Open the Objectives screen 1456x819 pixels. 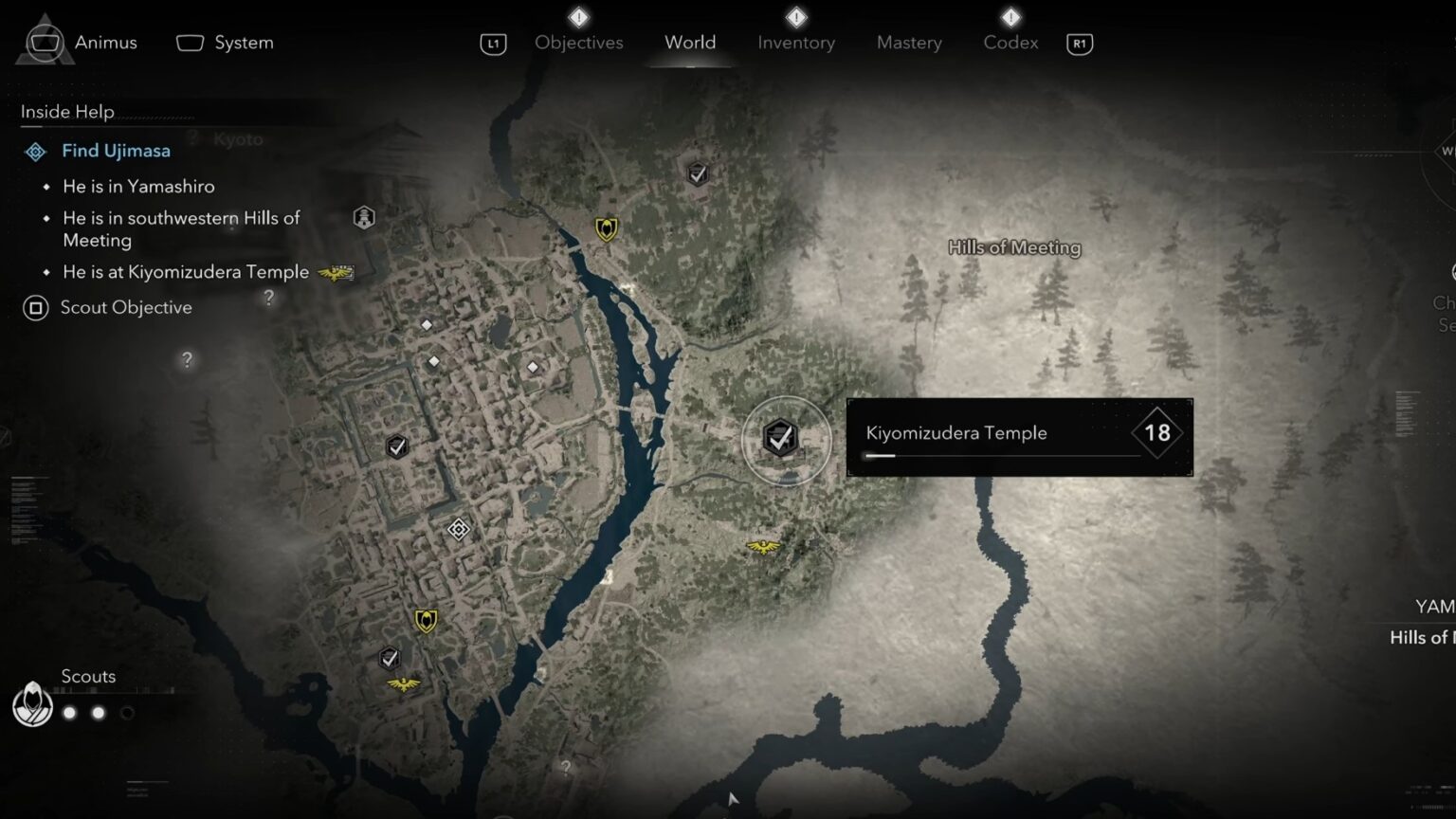(x=578, y=43)
